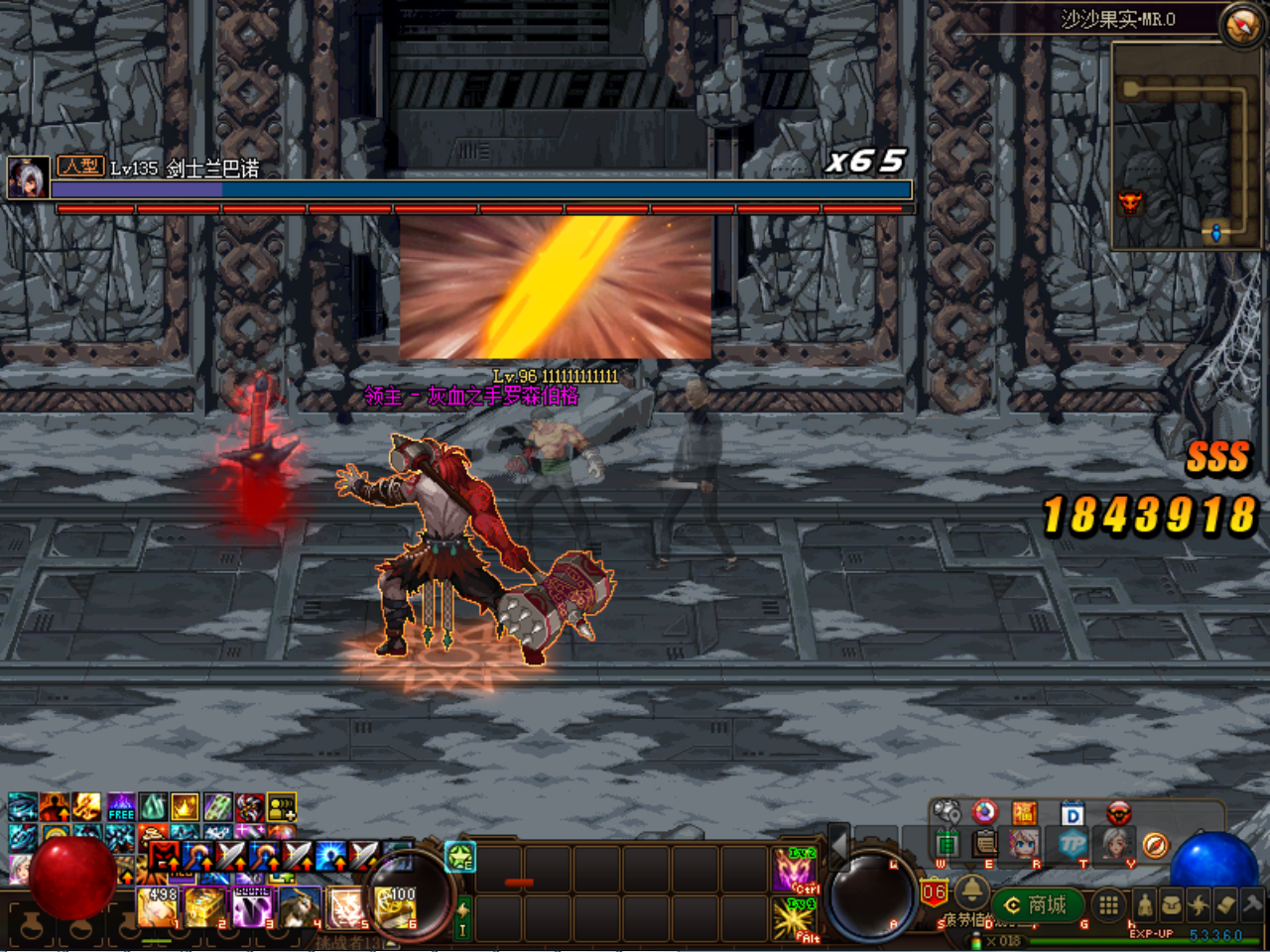Open the red helmet raid menu icon
1270x952 pixels.
point(1119,814)
